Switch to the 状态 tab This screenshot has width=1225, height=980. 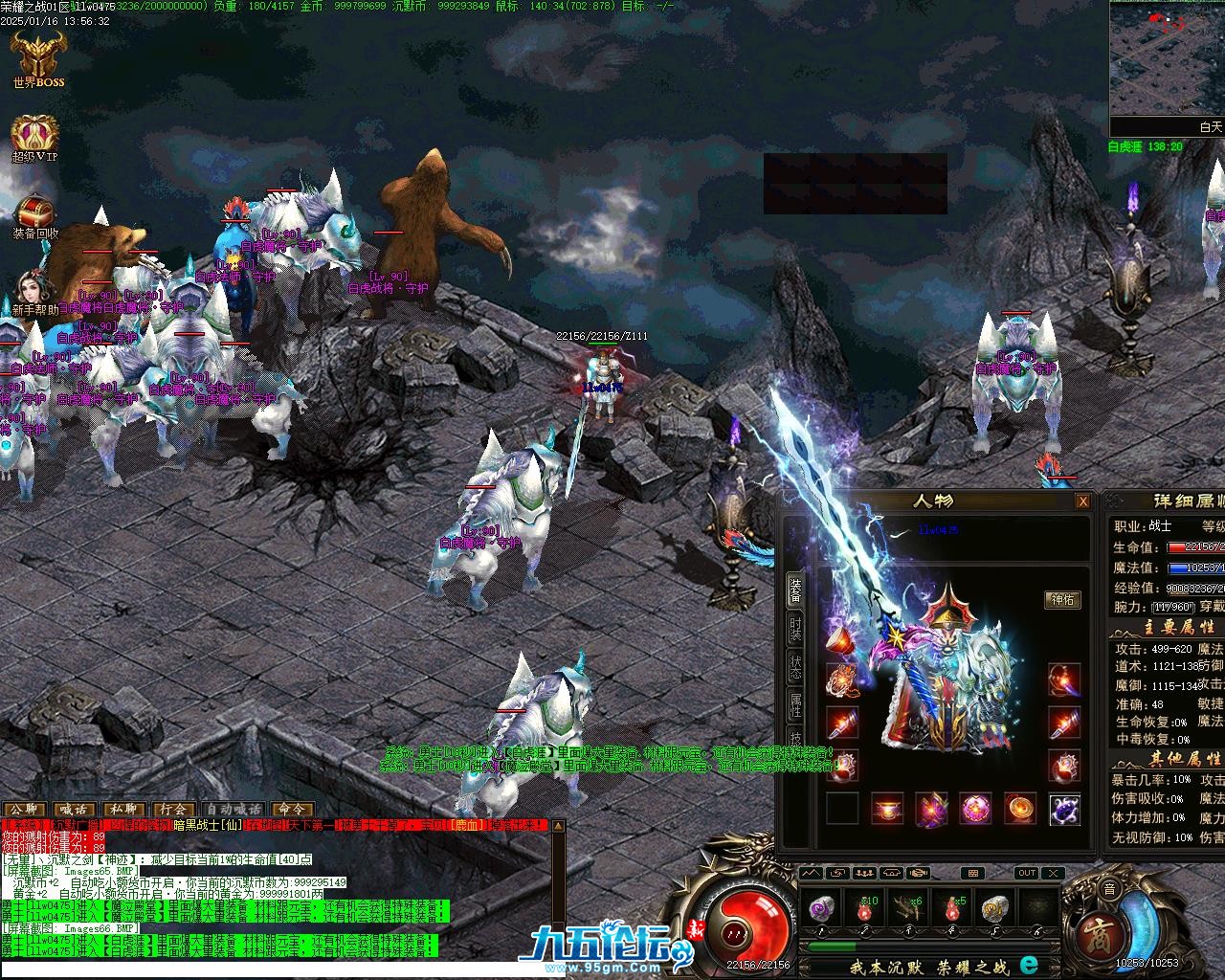(x=795, y=667)
